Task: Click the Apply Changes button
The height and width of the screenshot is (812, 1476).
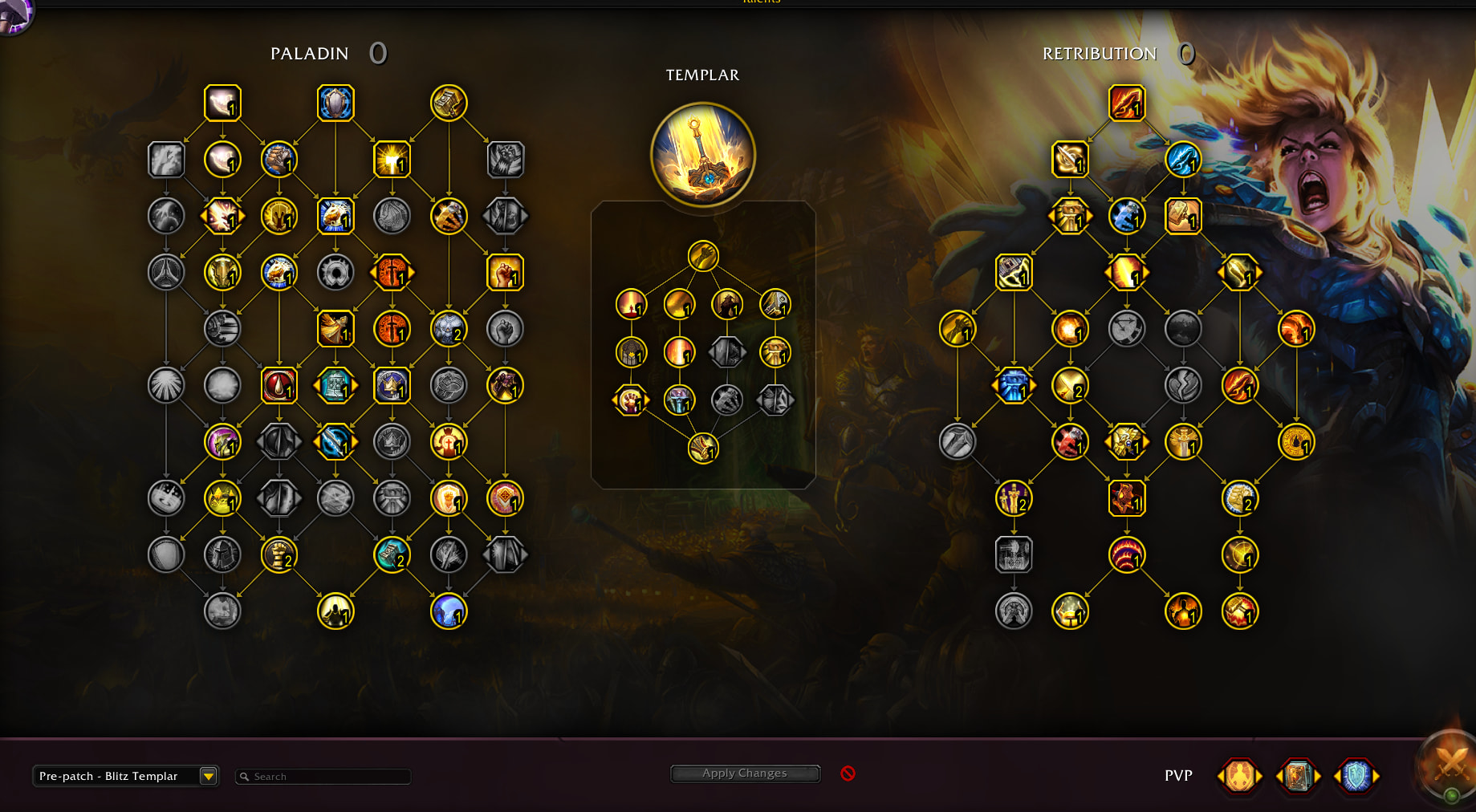Action: tap(744, 773)
